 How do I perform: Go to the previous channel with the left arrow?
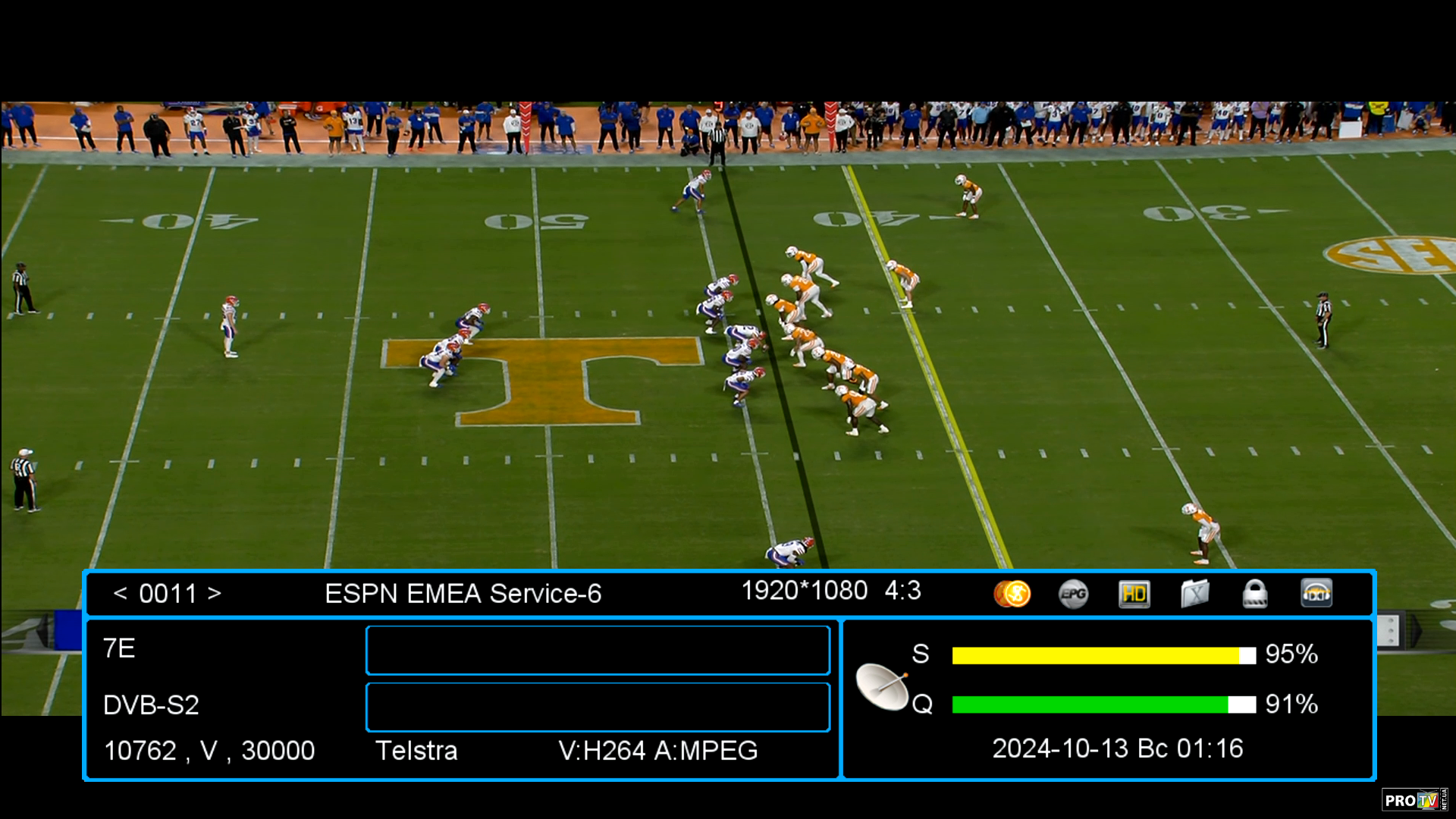(x=120, y=594)
